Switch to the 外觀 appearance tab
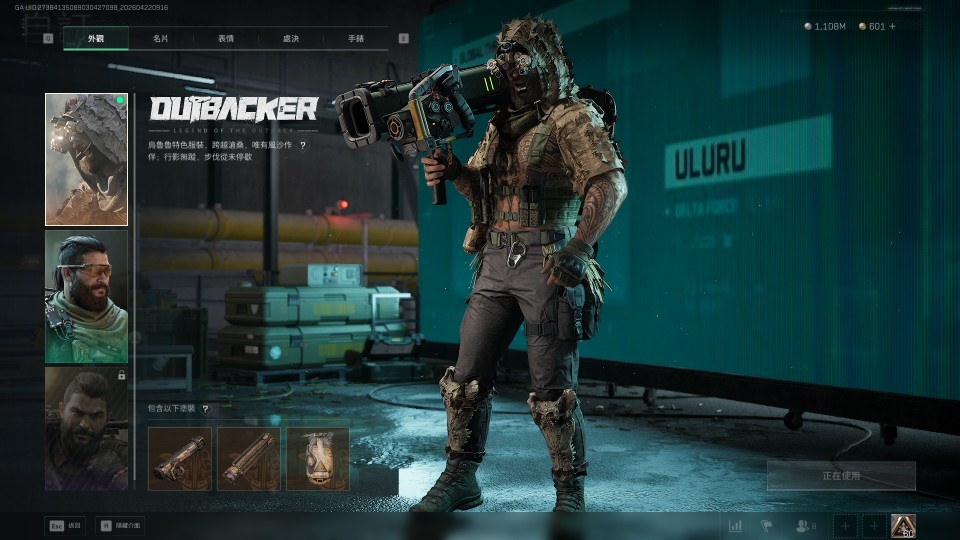Viewport: 960px width, 540px height. click(x=95, y=39)
